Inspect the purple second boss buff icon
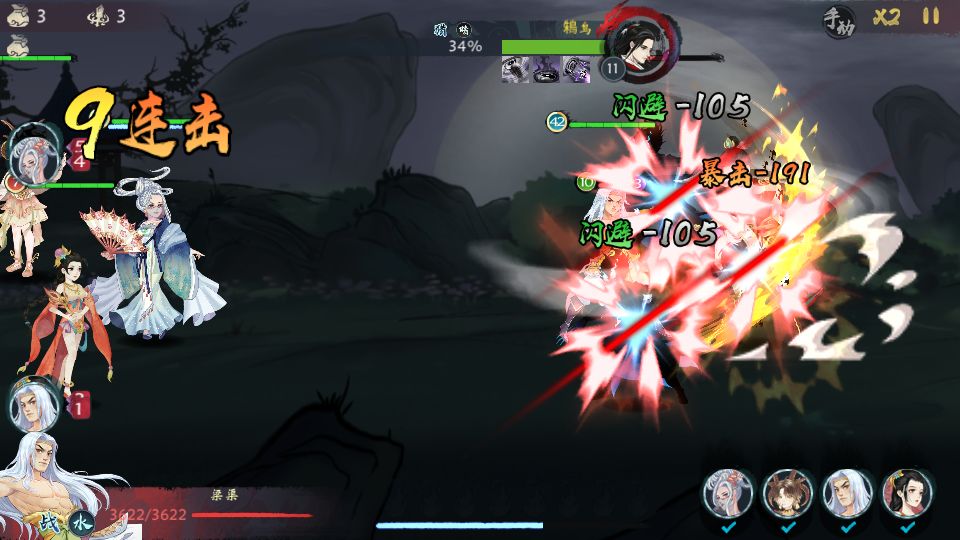The image size is (960, 540). click(546, 69)
